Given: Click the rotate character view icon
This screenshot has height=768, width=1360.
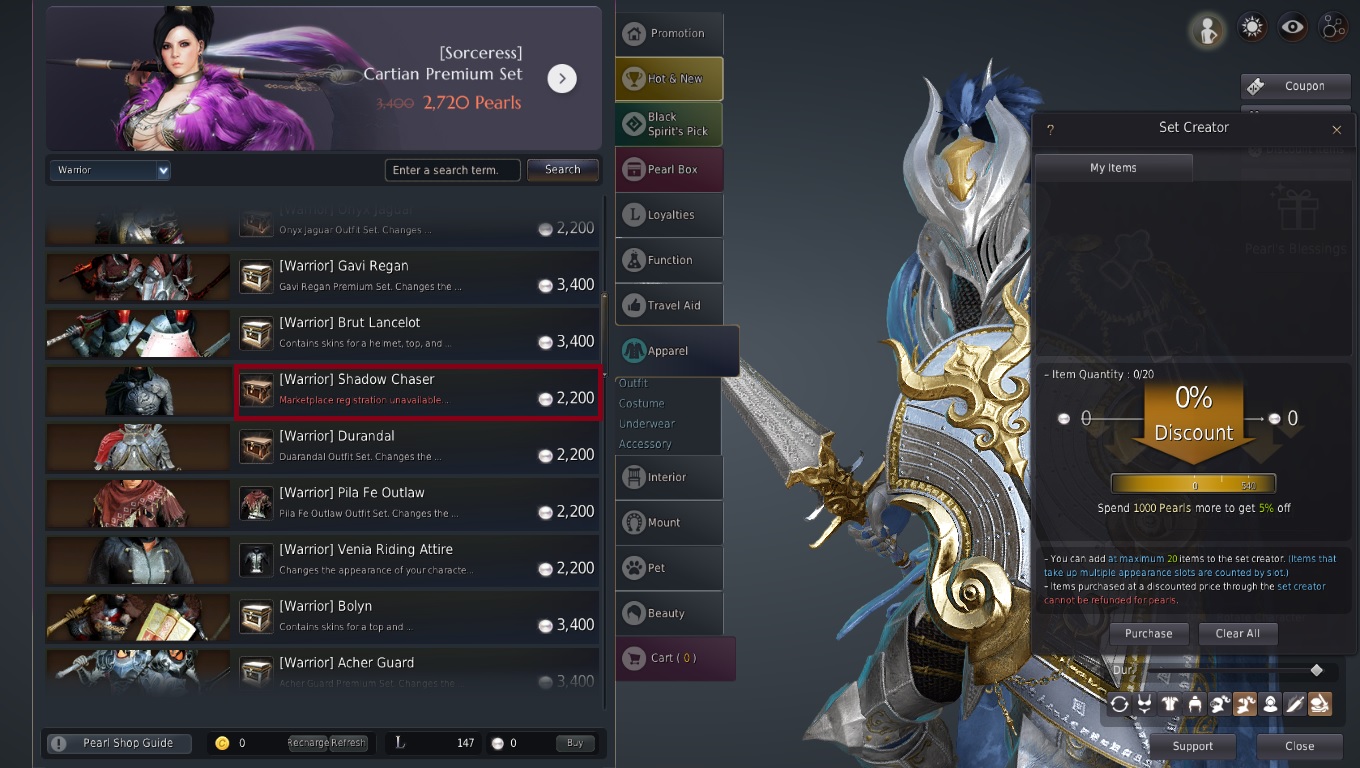Looking at the screenshot, I should (1119, 704).
